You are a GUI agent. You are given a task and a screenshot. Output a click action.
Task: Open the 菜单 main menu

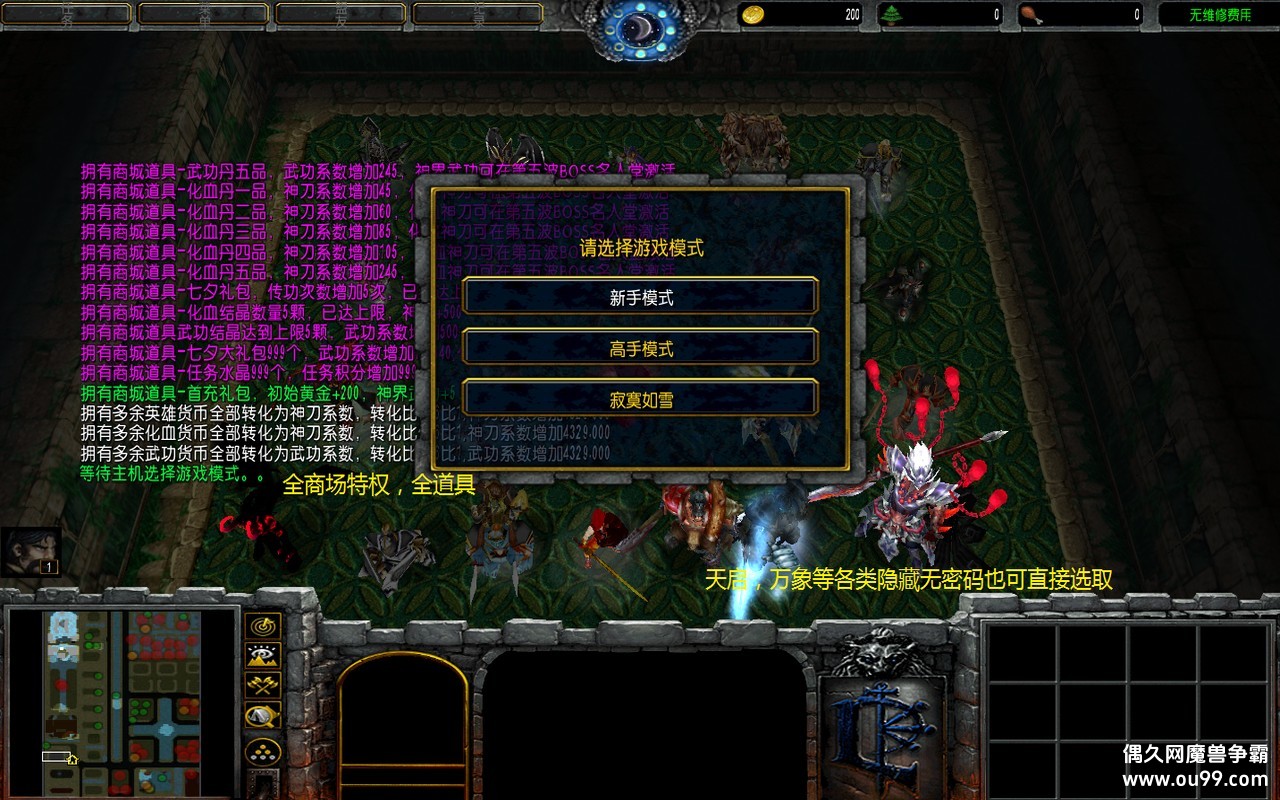[204, 13]
